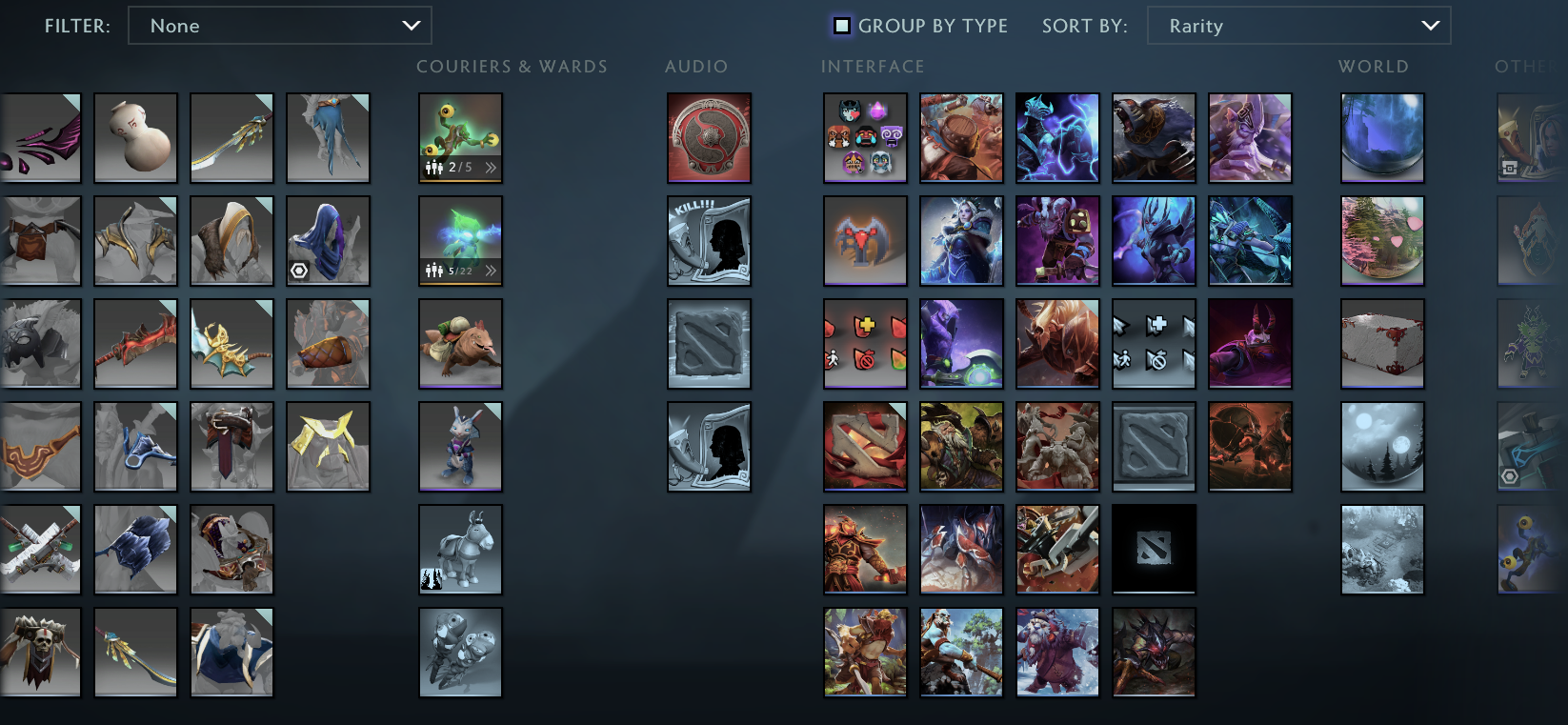The height and width of the screenshot is (725, 1568).
Task: Select the Aegis of Champions music pack
Action: pos(709,138)
